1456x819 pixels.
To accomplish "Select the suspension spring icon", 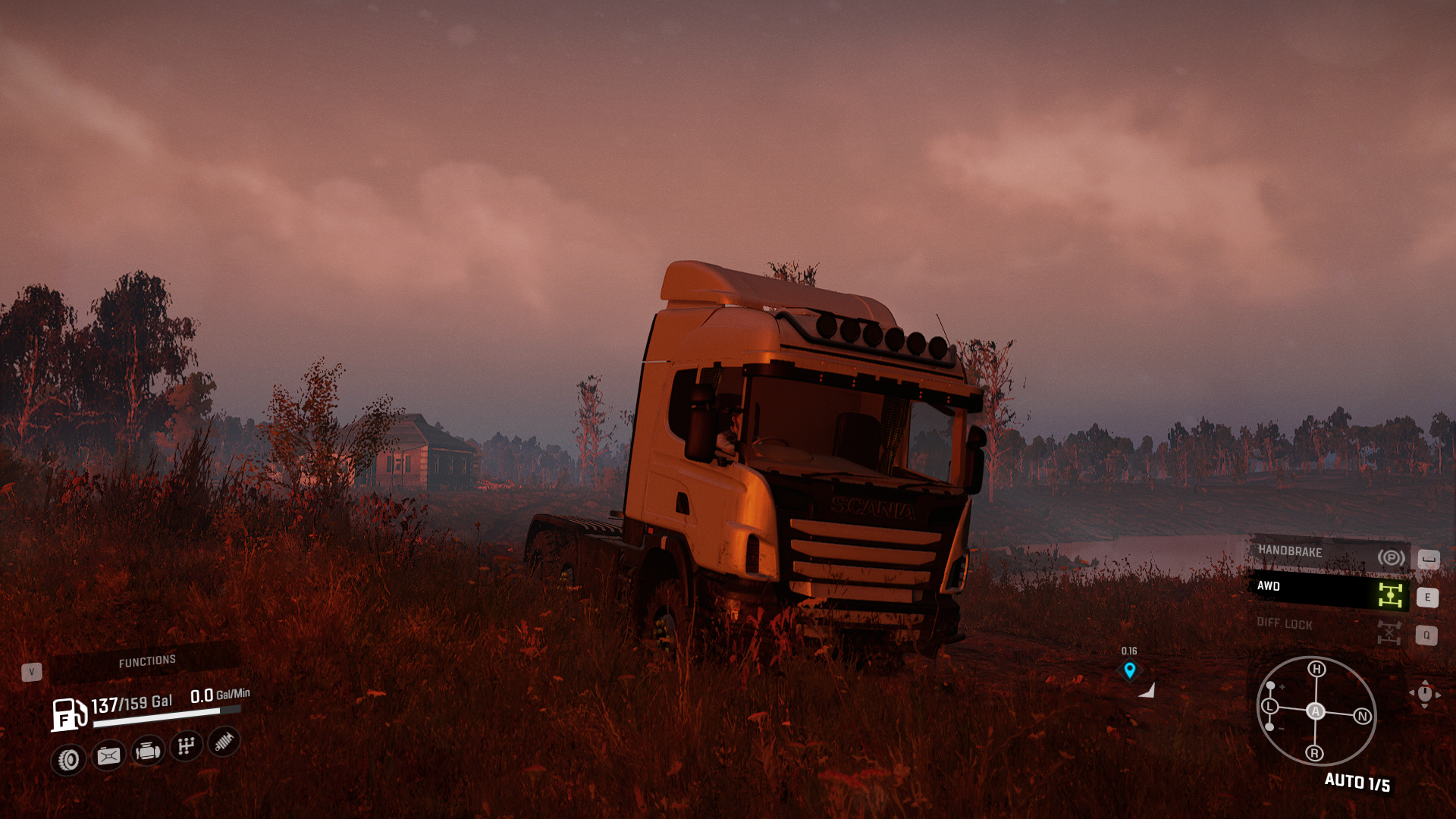I will [x=224, y=742].
